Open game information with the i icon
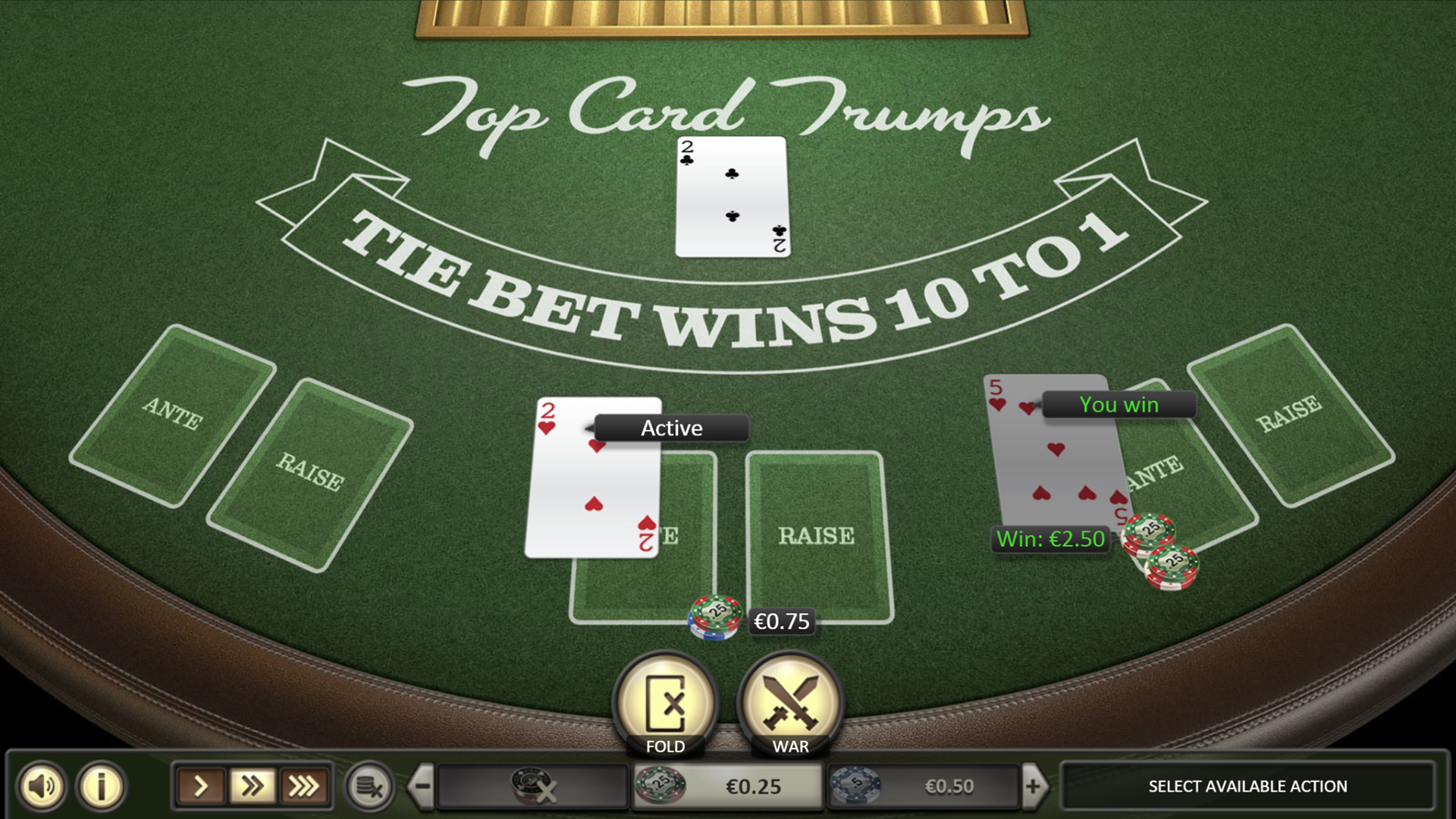Screen dimensions: 1456x819 (99, 786)
